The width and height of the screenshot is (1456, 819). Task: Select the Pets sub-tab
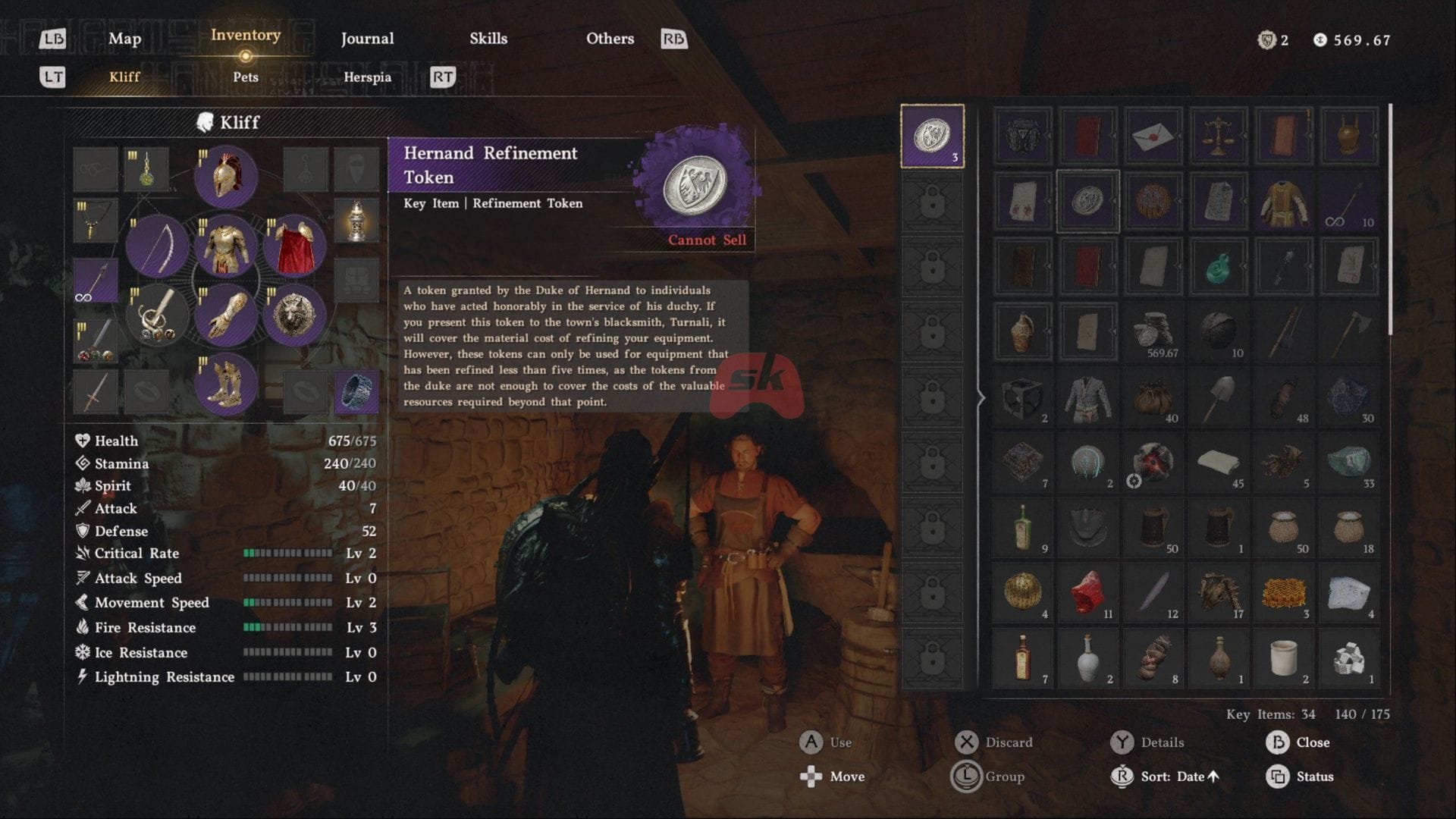pos(246,77)
